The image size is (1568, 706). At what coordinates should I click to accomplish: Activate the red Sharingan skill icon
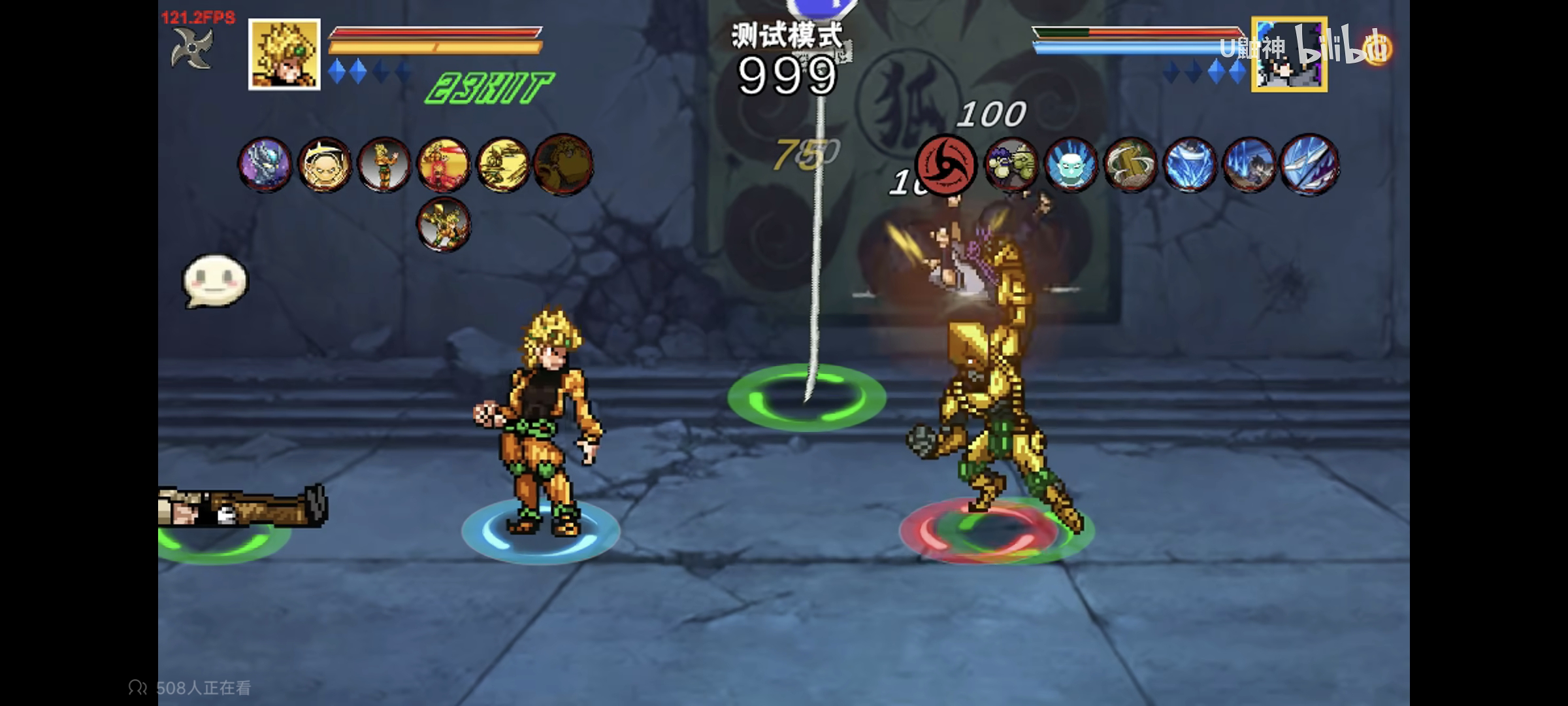(x=945, y=165)
